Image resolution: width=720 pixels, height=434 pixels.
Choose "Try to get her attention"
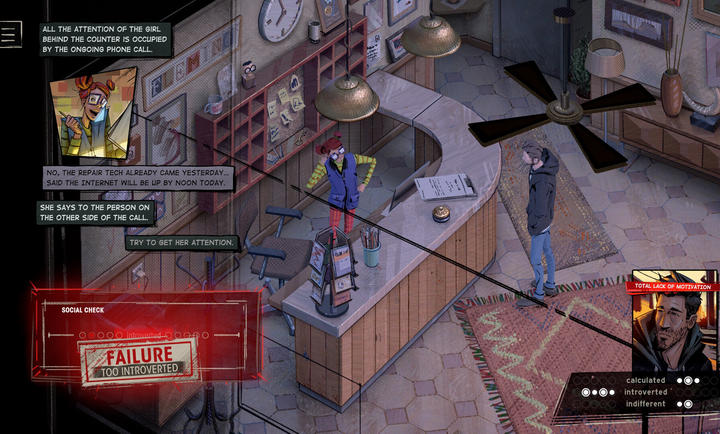point(182,242)
